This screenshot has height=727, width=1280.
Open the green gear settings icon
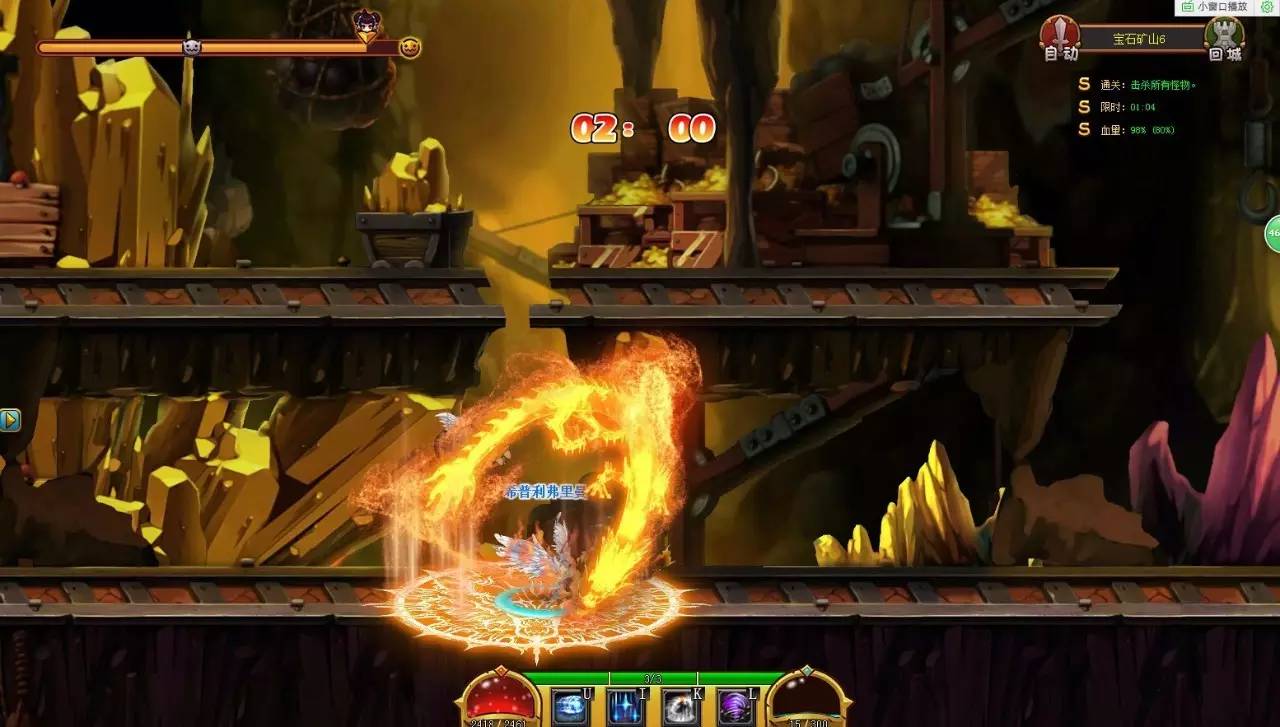1267,6
